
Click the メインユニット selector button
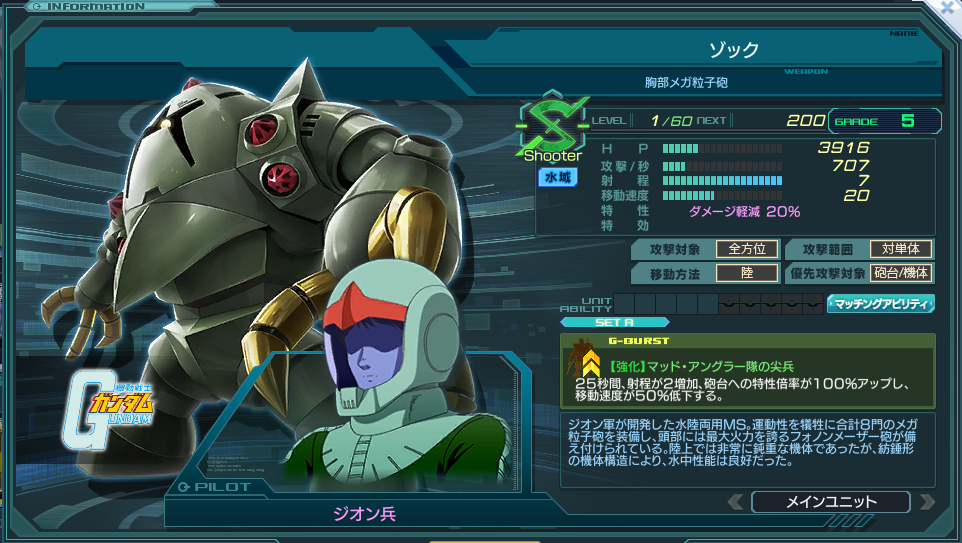click(830, 501)
